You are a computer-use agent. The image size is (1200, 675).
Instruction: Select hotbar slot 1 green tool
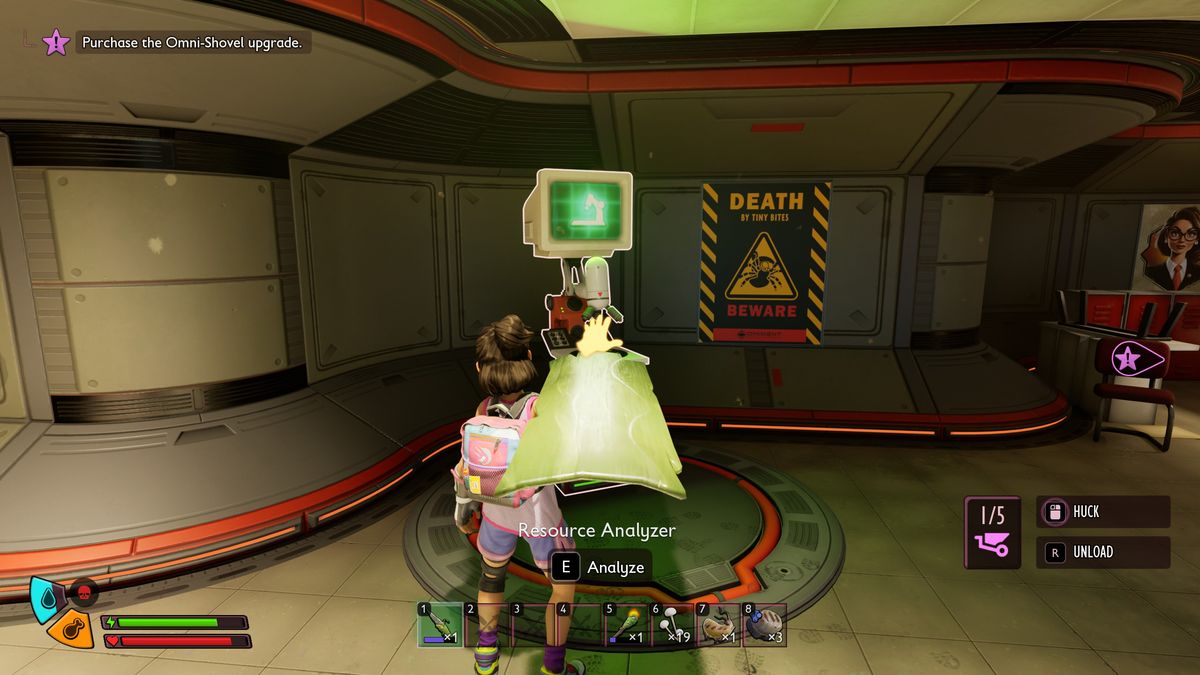[440, 625]
